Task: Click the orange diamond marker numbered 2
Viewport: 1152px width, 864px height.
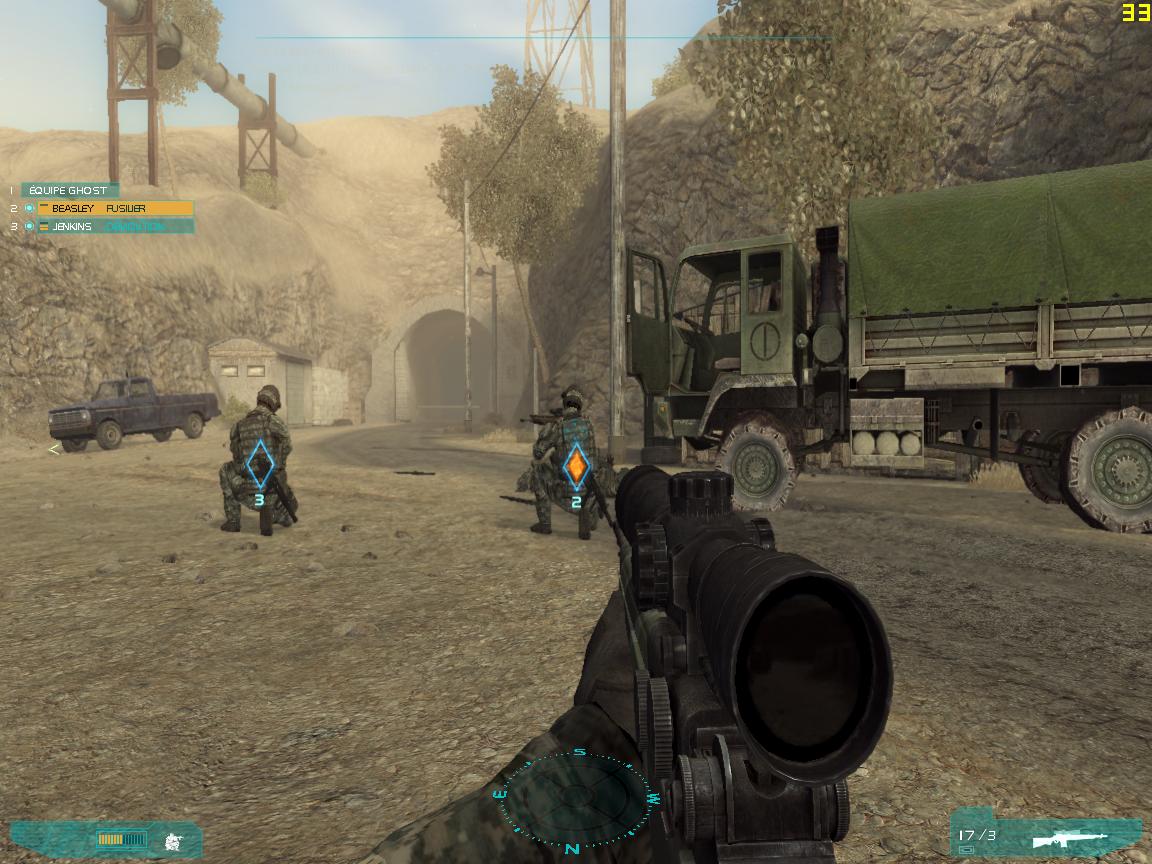Action: coord(576,467)
